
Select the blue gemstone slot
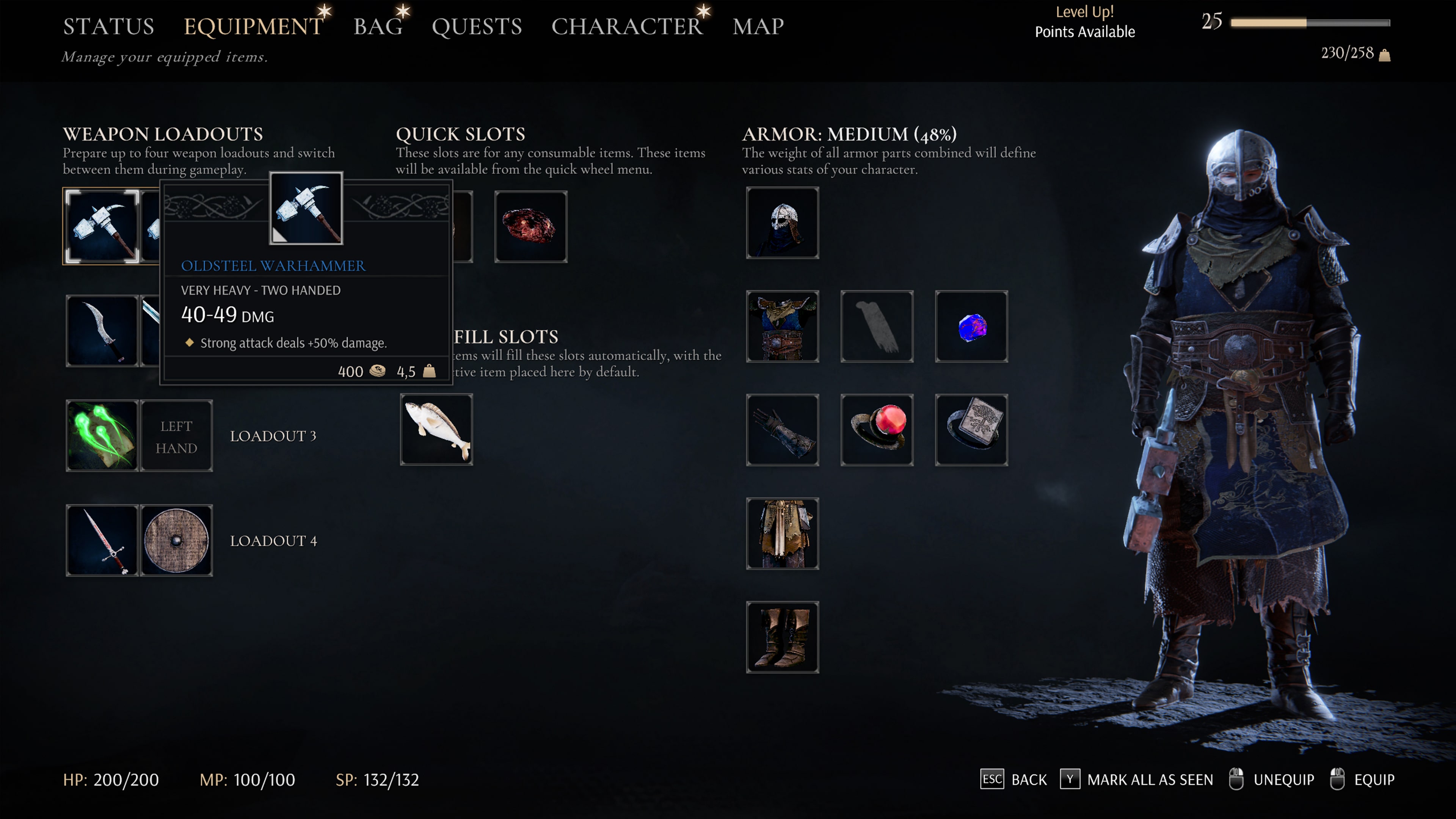pyautogui.click(x=971, y=326)
